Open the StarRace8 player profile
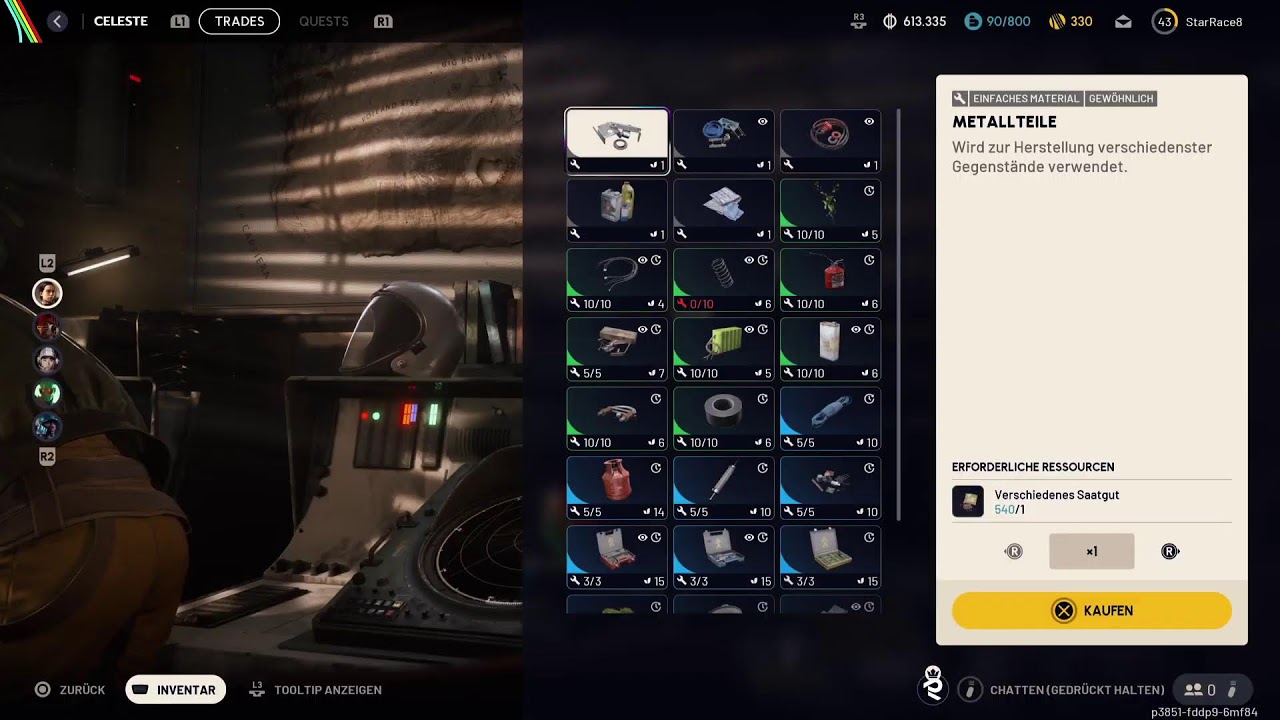This screenshot has height=720, width=1280. pyautogui.click(x=1198, y=21)
